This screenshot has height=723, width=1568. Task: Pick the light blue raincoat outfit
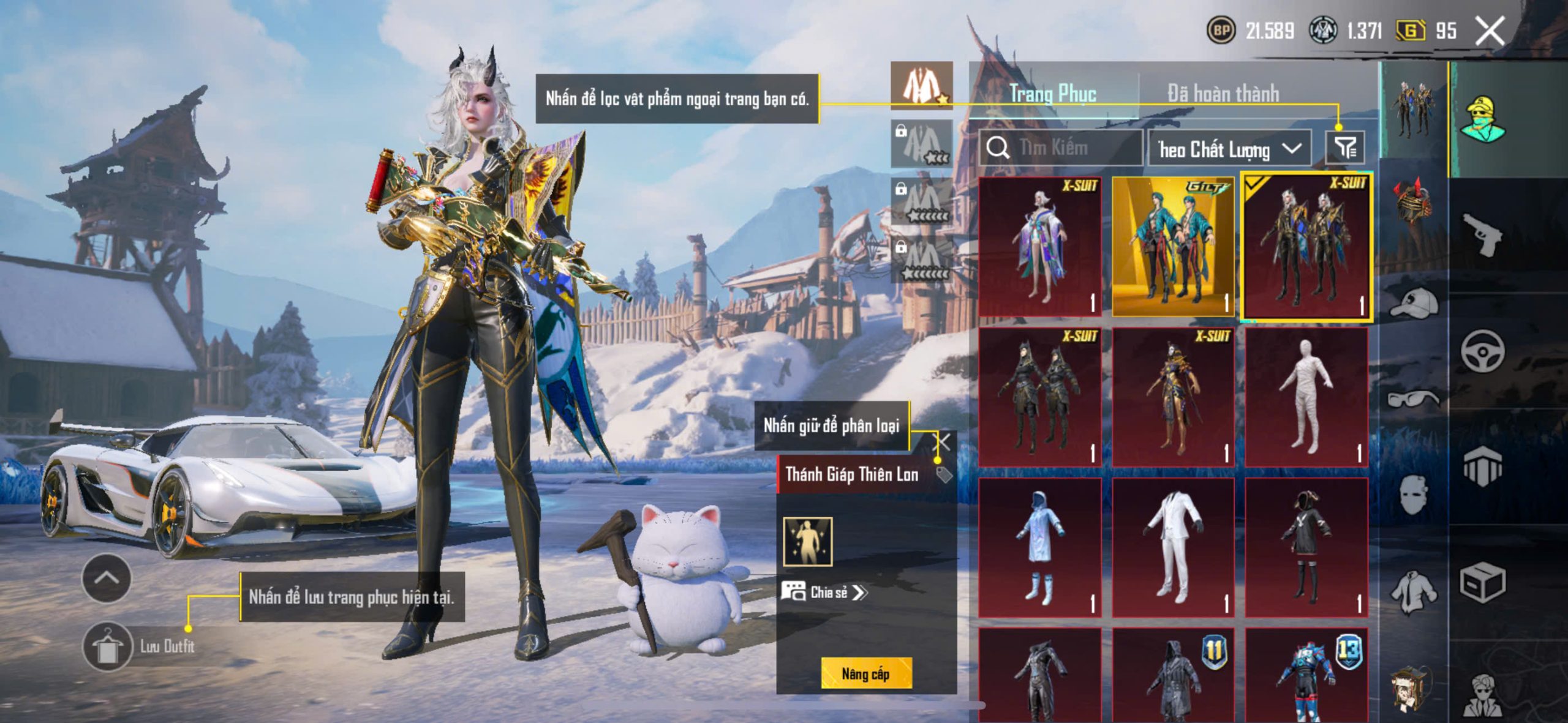[x=1040, y=547]
